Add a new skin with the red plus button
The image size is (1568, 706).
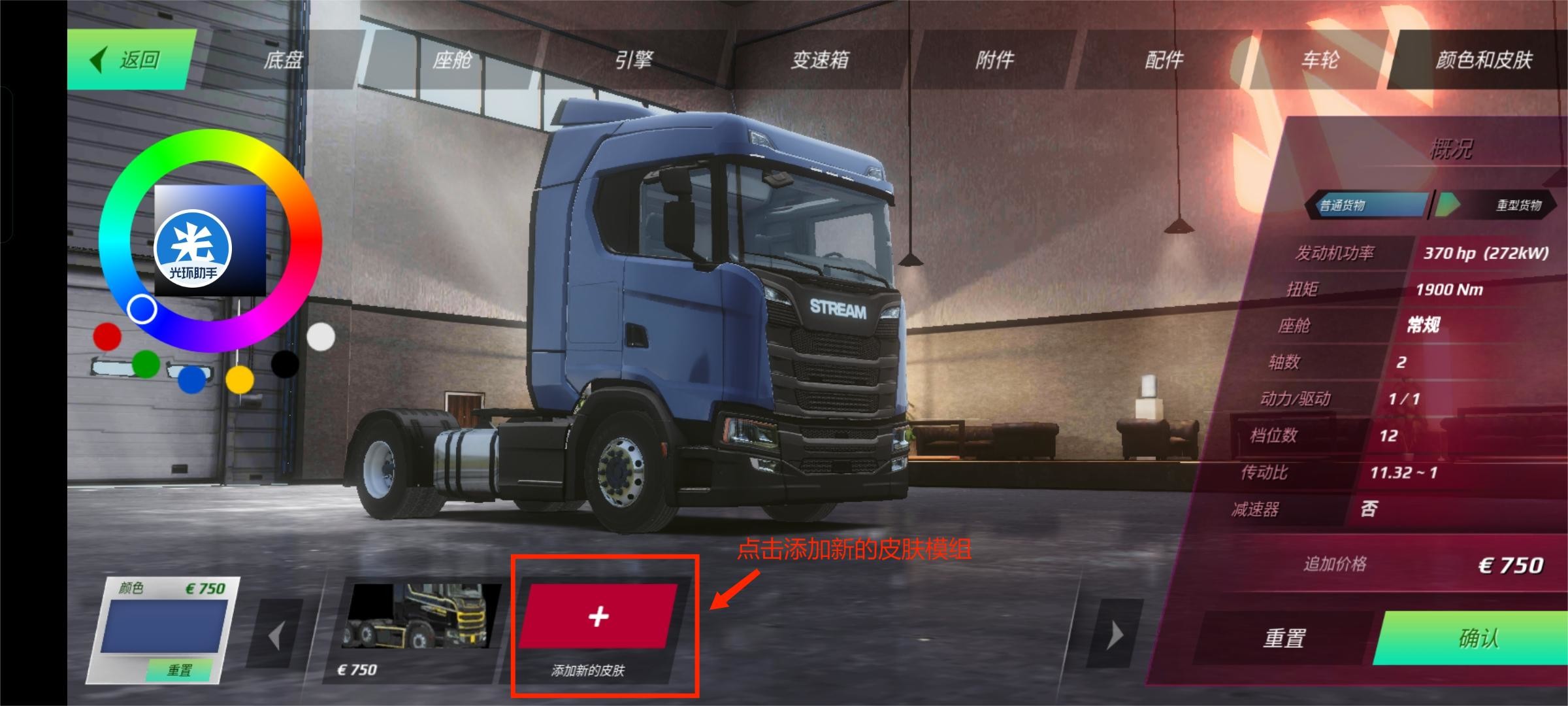598,616
